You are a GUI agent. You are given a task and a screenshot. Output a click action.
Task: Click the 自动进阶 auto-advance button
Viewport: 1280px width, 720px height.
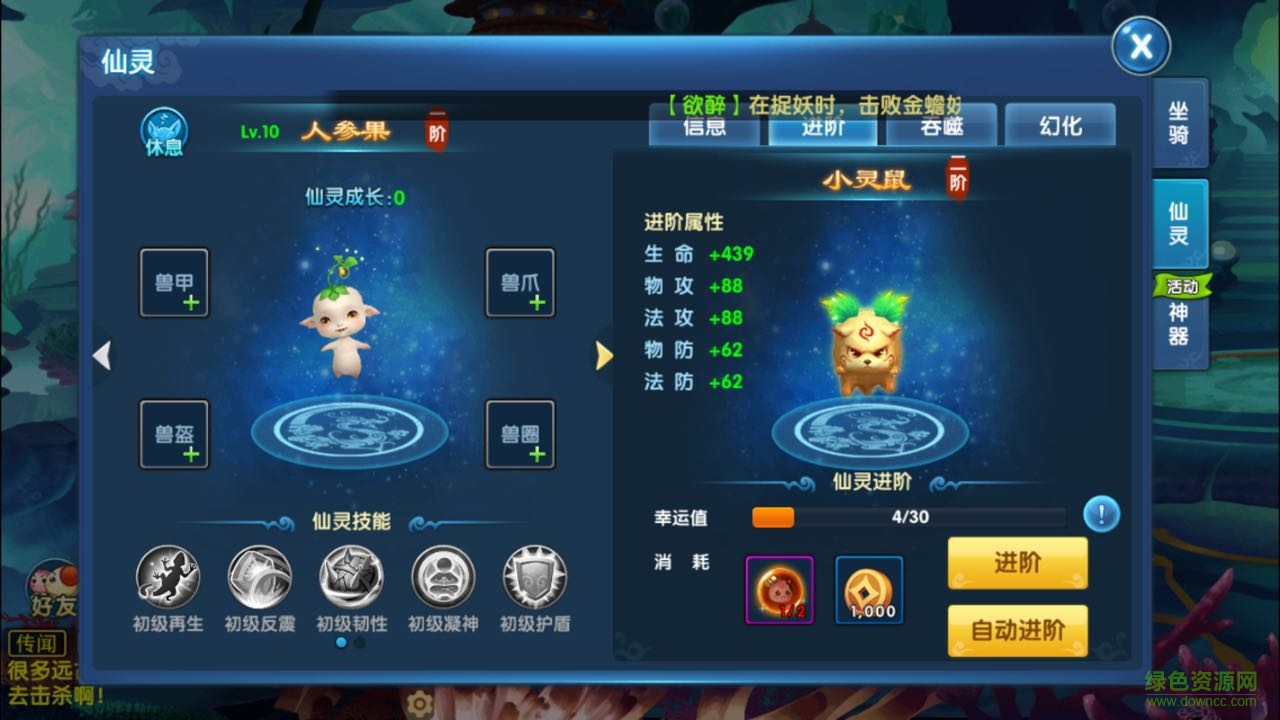click(x=1017, y=631)
